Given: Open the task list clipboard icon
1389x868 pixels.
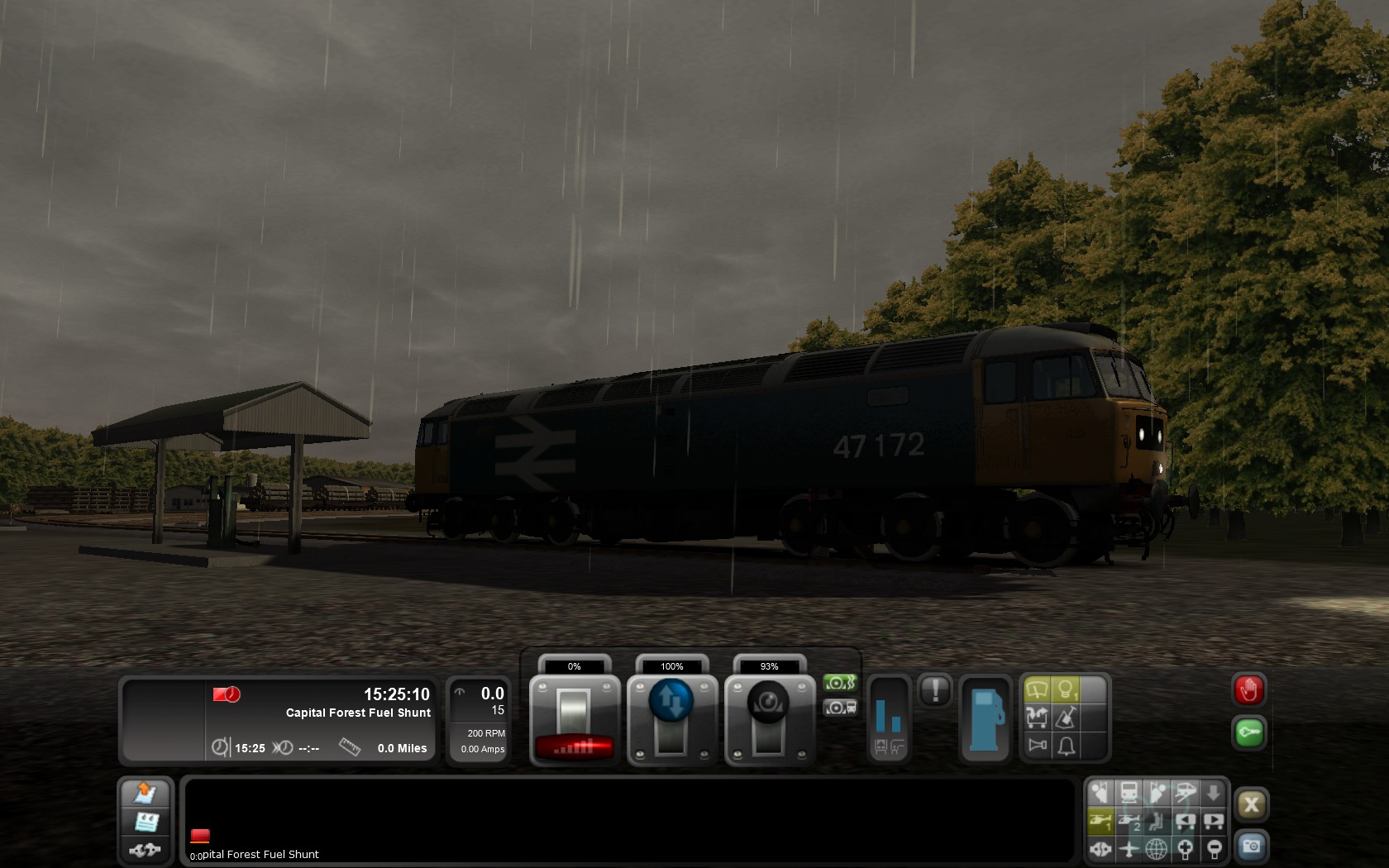Looking at the screenshot, I should tap(146, 821).
